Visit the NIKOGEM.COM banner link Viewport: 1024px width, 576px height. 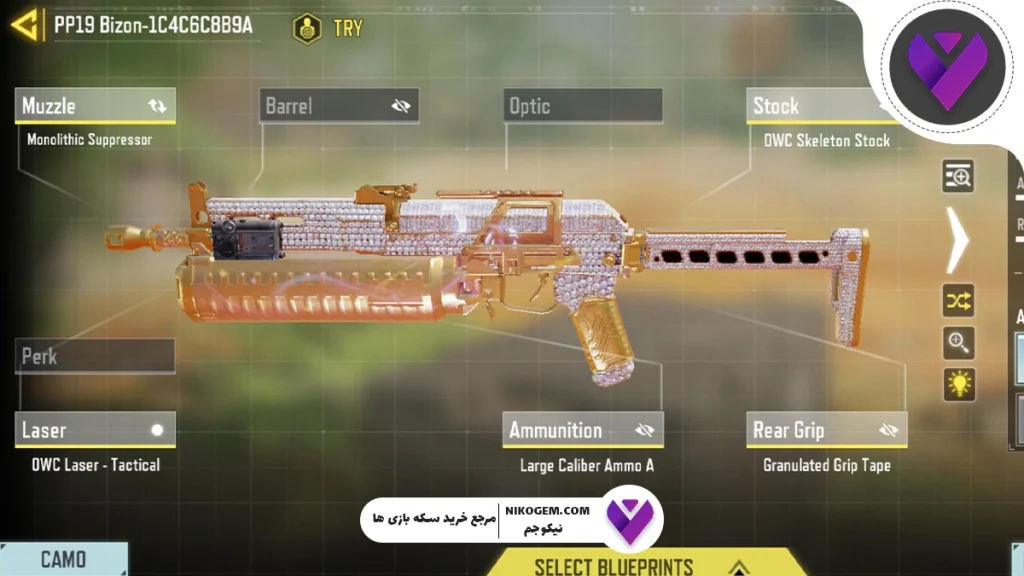510,520
